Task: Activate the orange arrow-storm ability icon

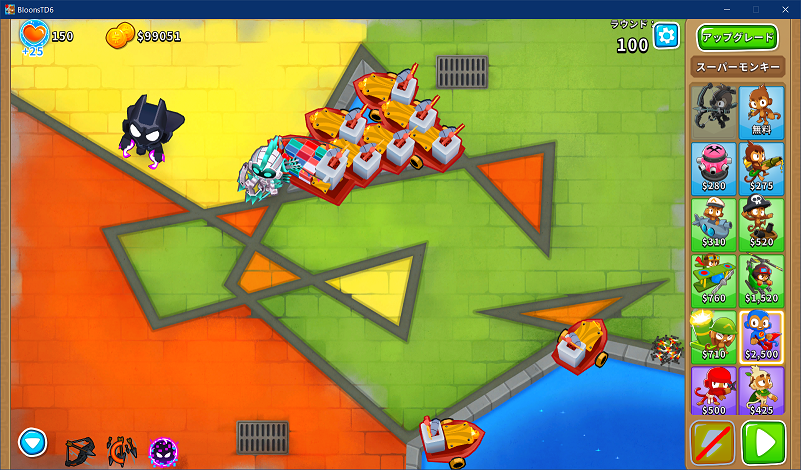Action: pos(121,452)
